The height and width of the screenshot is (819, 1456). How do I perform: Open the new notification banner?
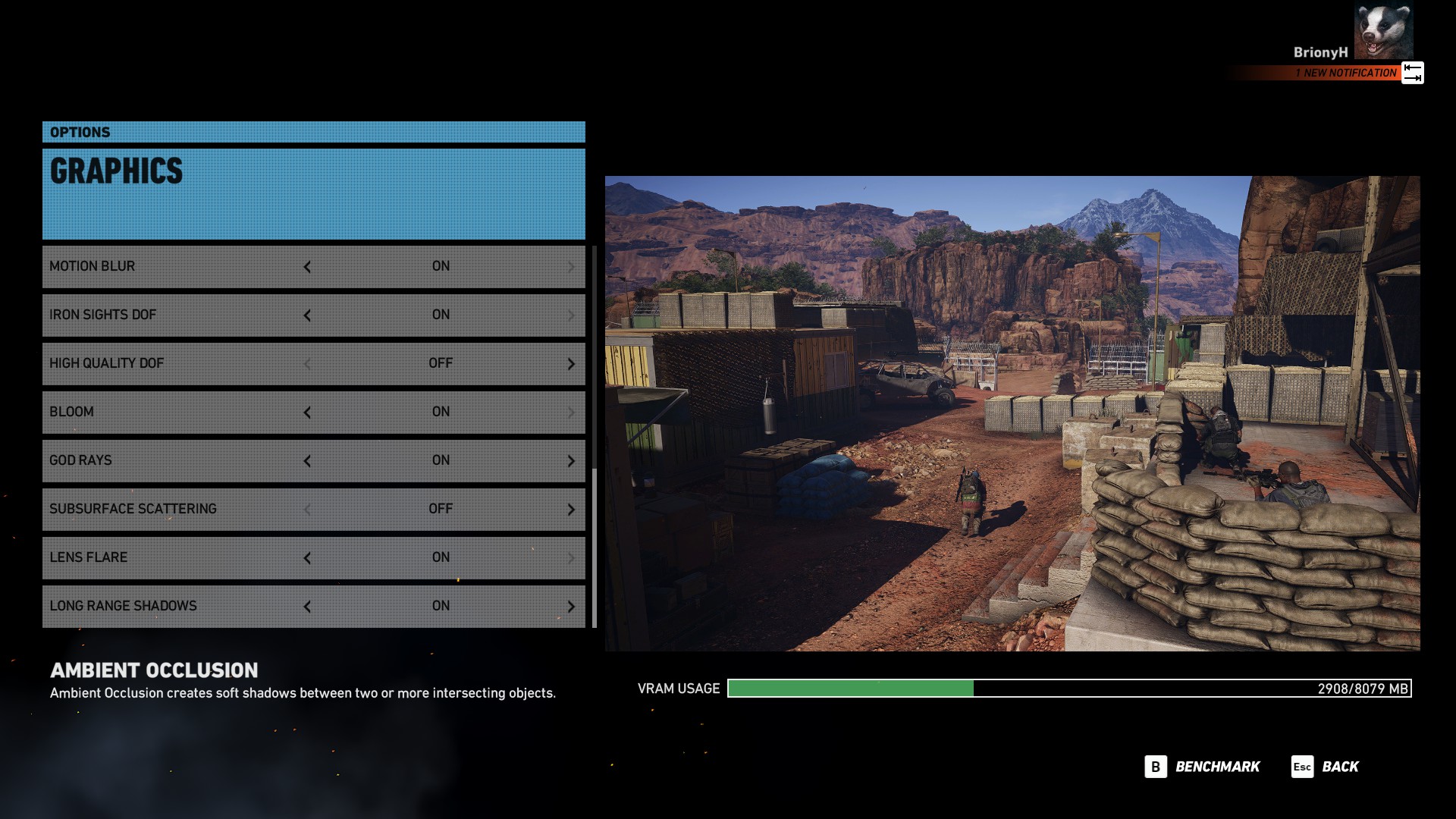[x=1347, y=73]
